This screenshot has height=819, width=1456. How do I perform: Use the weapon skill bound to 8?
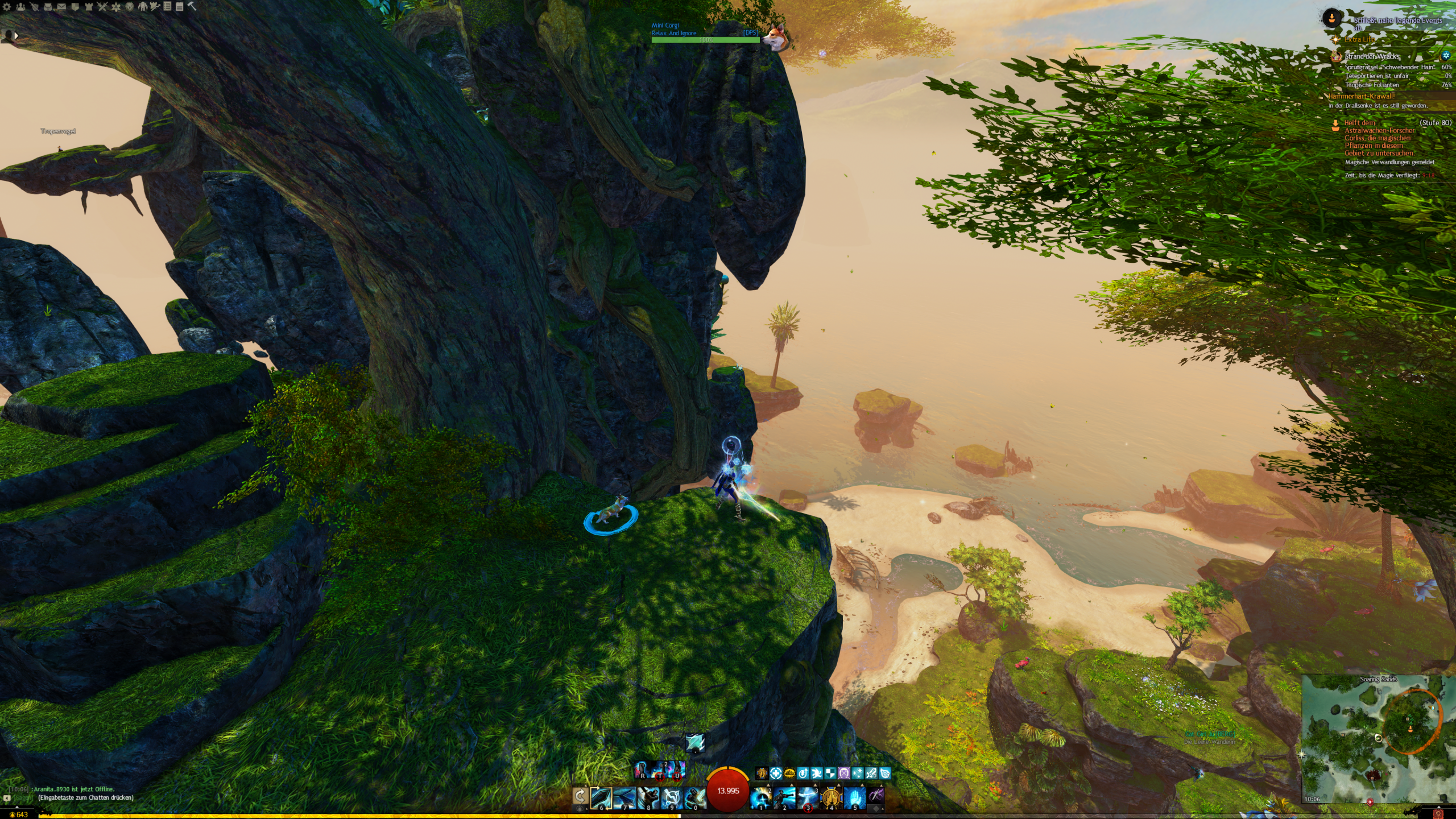648,797
